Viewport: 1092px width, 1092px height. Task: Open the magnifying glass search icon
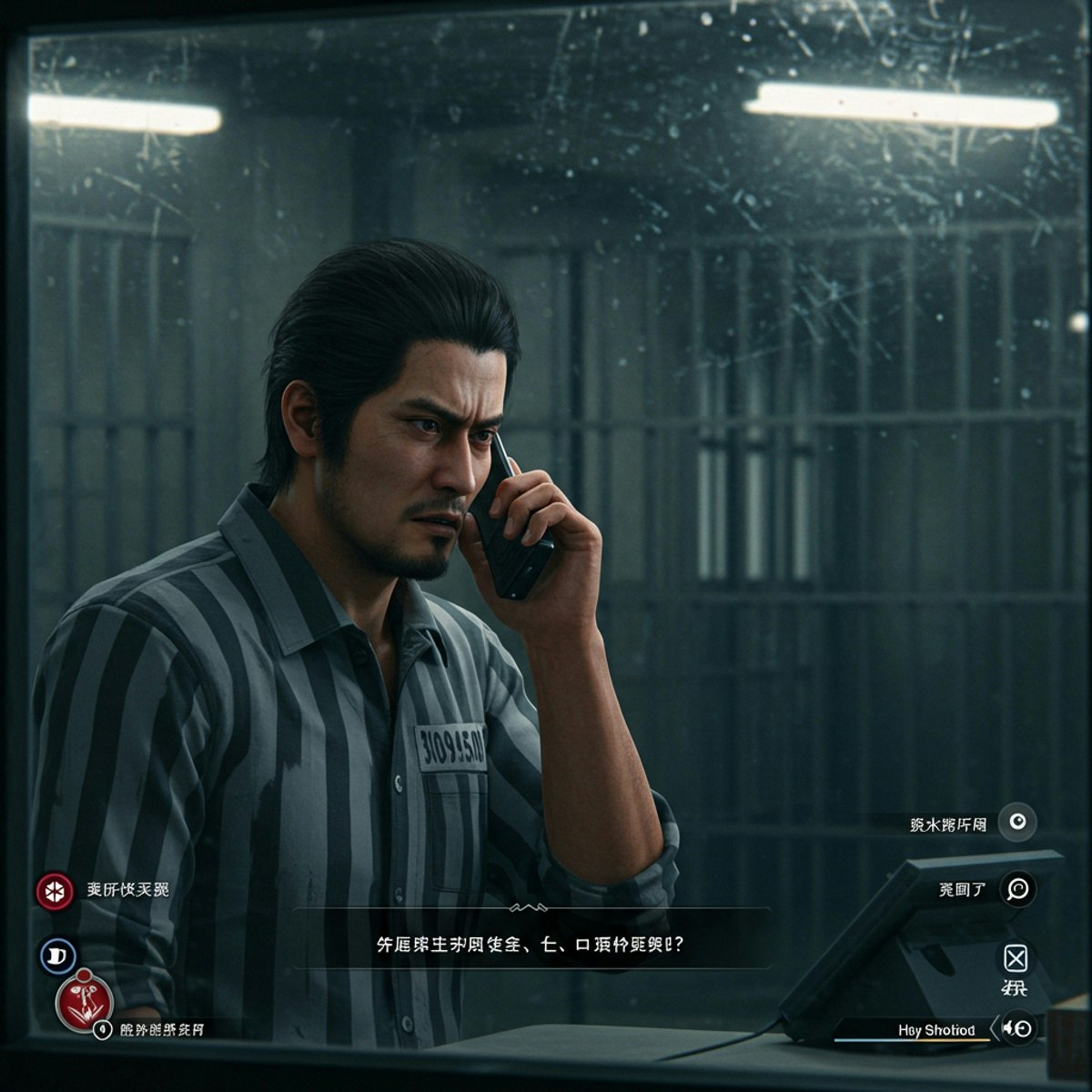[1017, 889]
